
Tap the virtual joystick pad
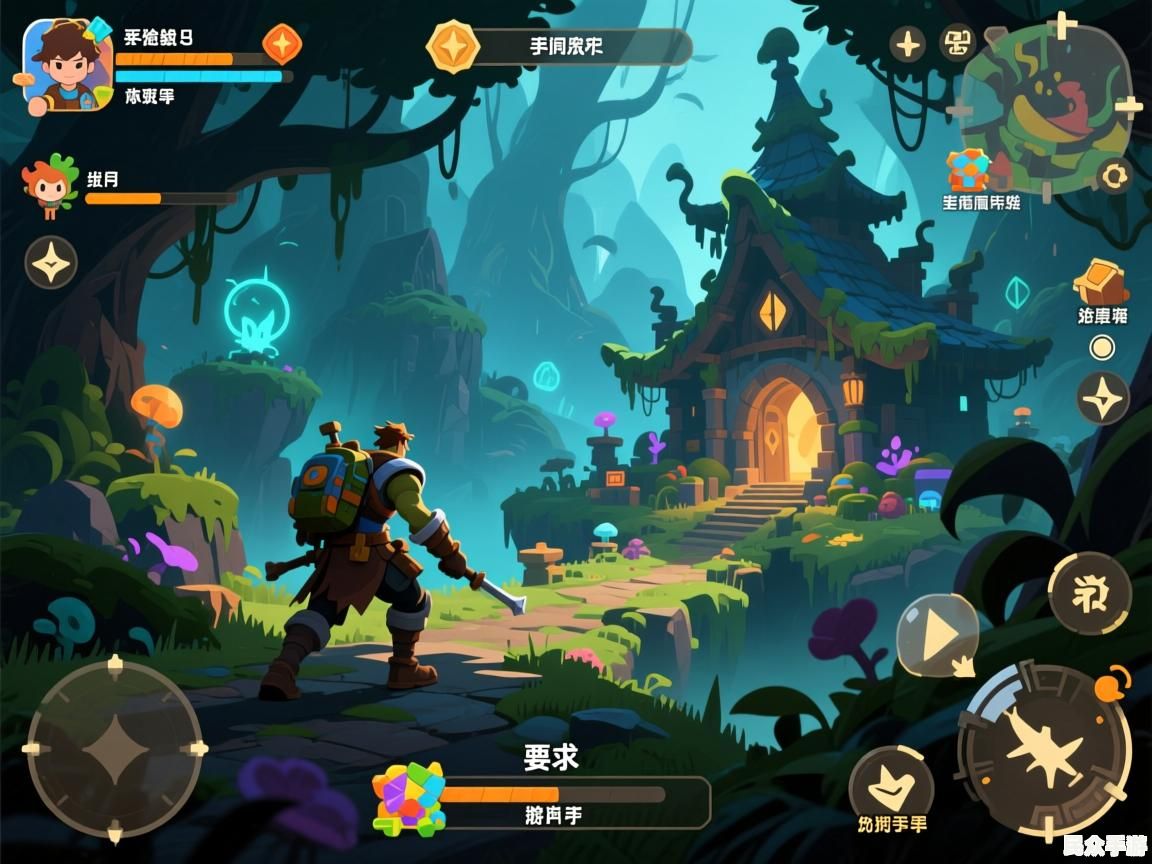coord(114,748)
